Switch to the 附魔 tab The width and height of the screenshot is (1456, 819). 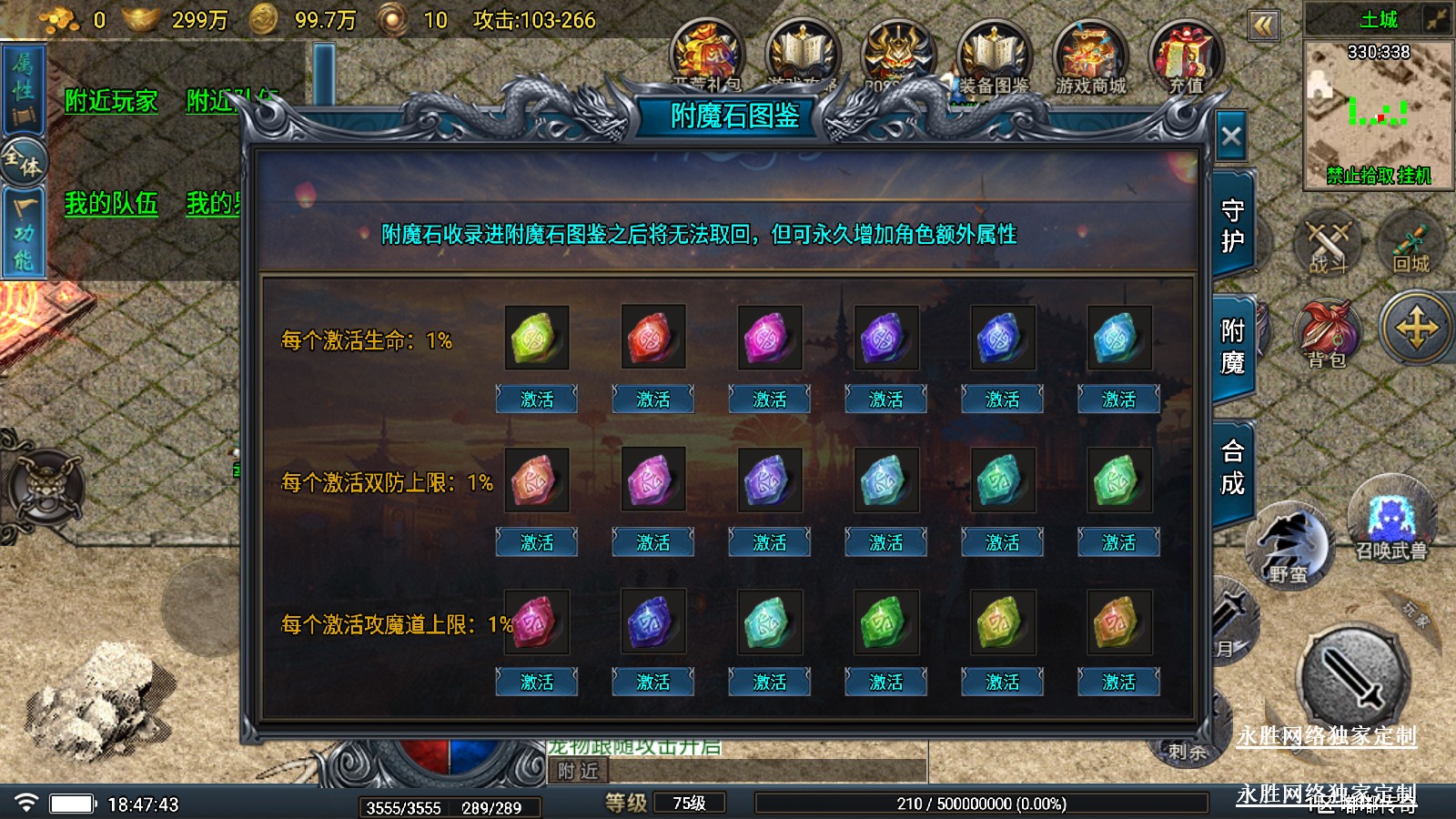coord(1232,347)
